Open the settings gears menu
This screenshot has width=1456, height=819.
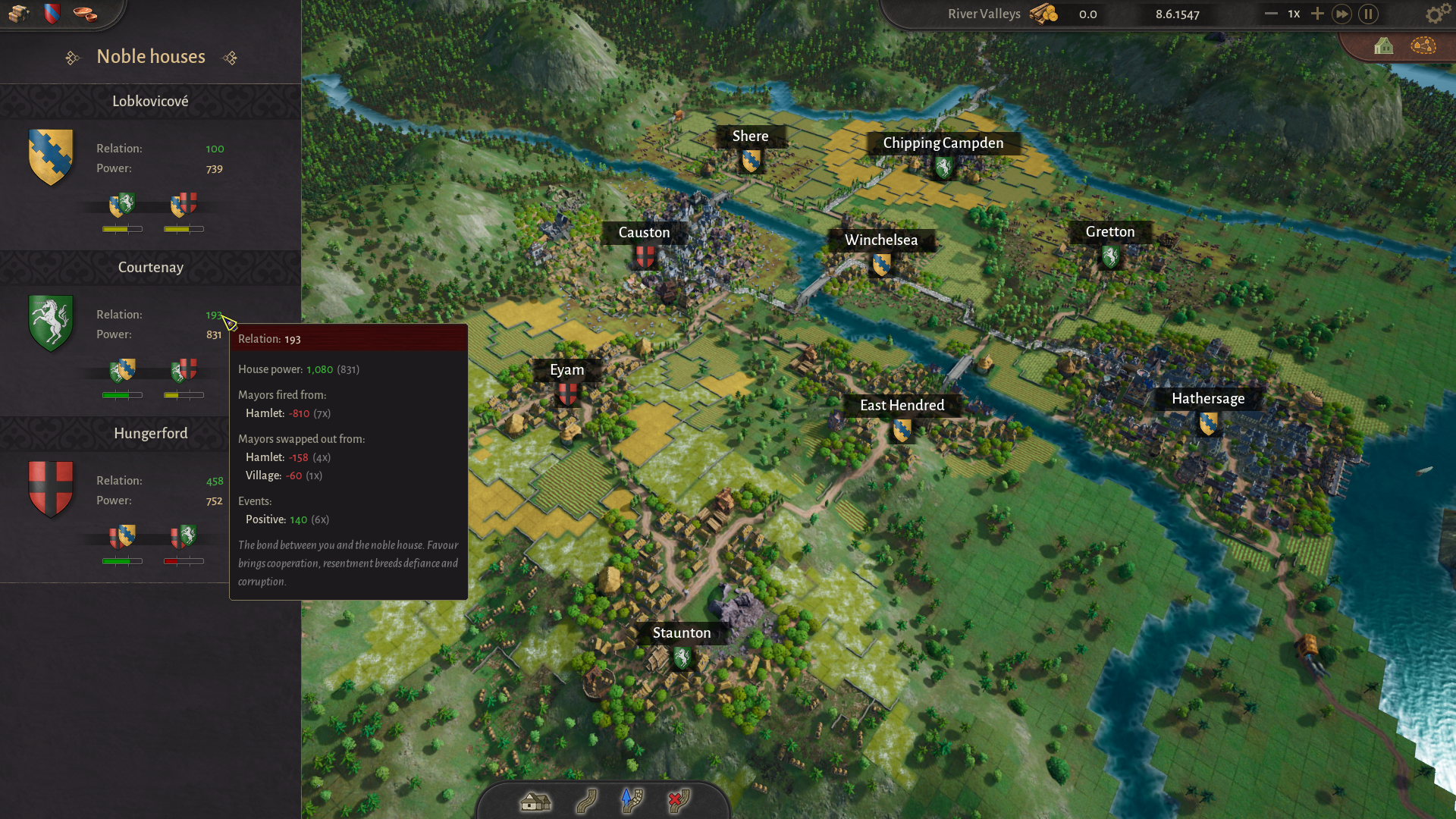[x=1433, y=14]
